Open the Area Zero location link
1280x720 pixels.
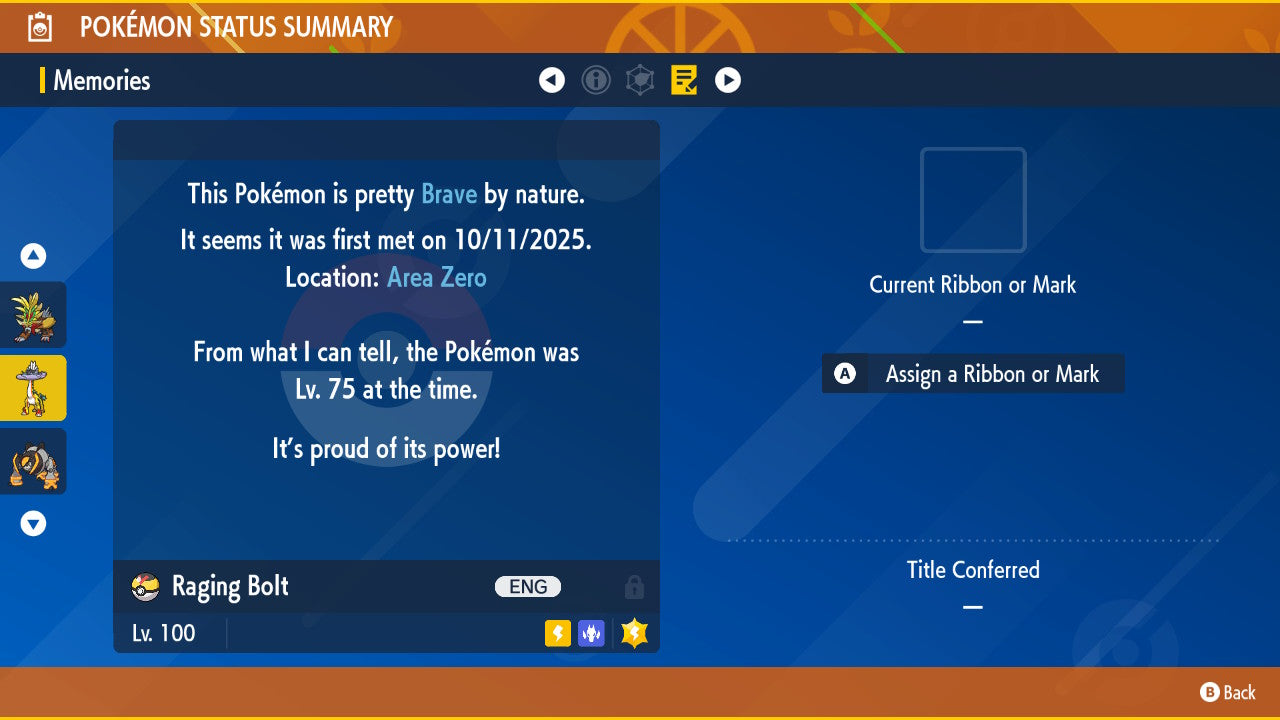coord(436,277)
